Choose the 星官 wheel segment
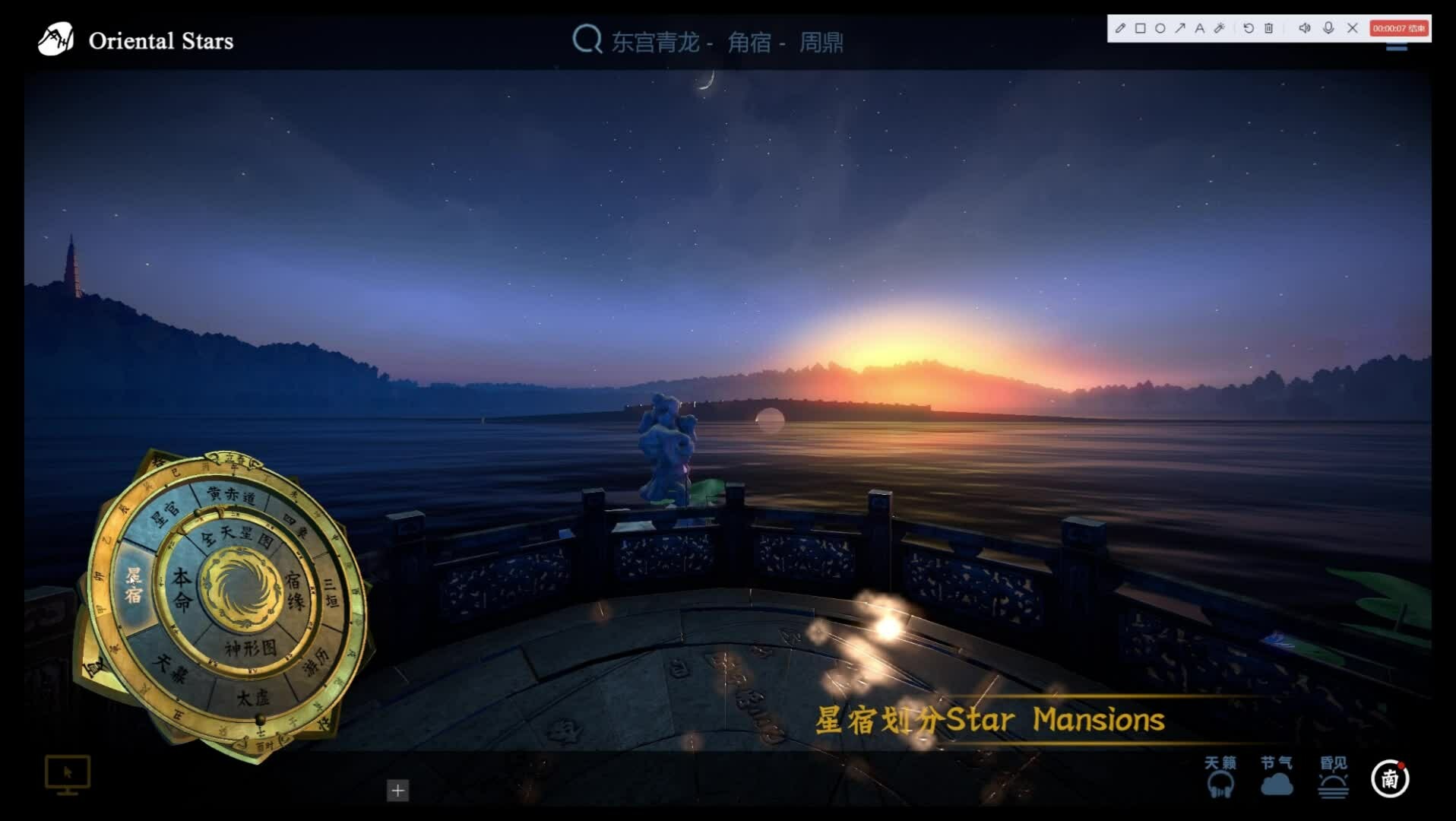This screenshot has height=821, width=1456. [x=164, y=512]
